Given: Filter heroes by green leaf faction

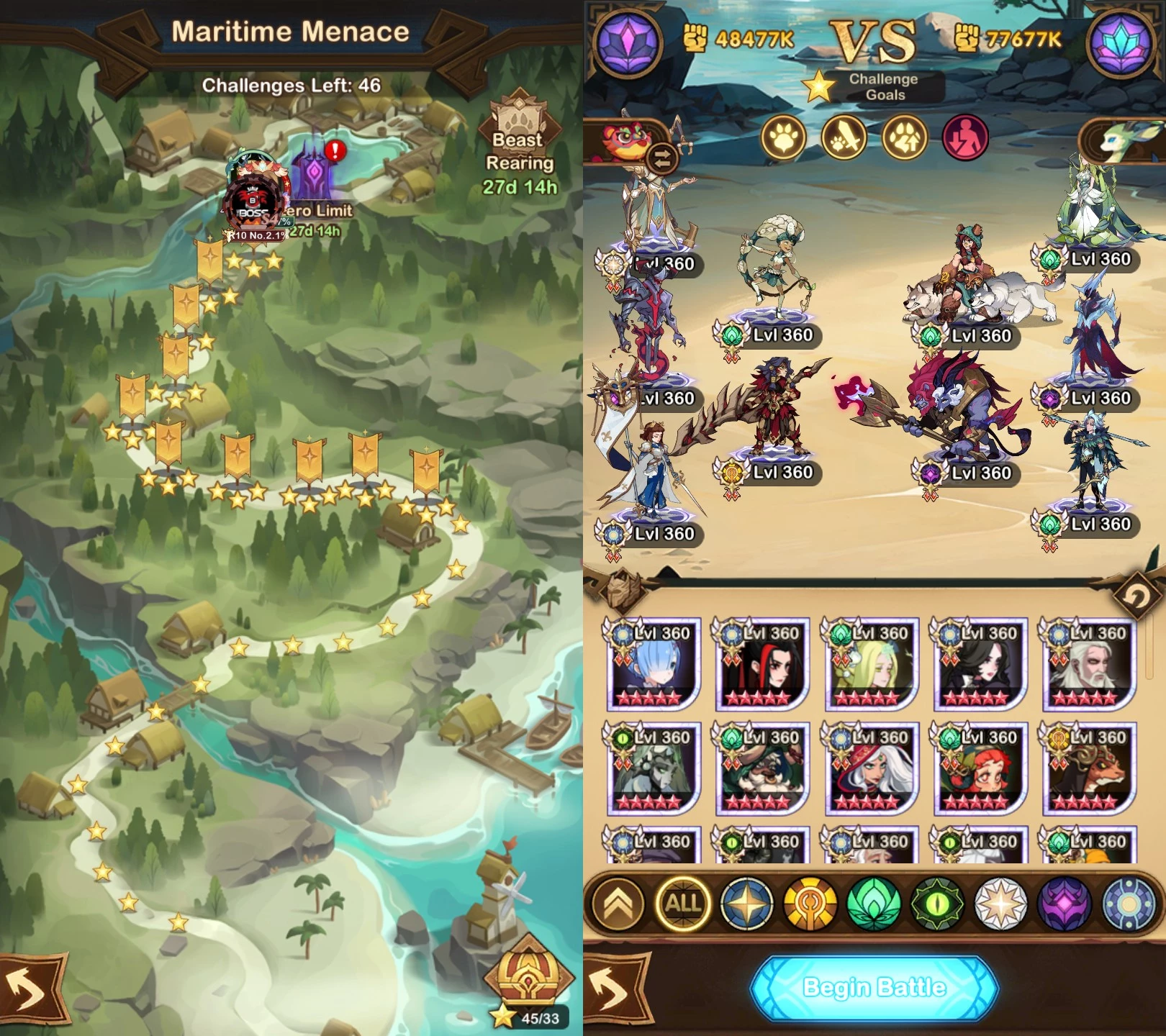Looking at the screenshot, I should (874, 904).
